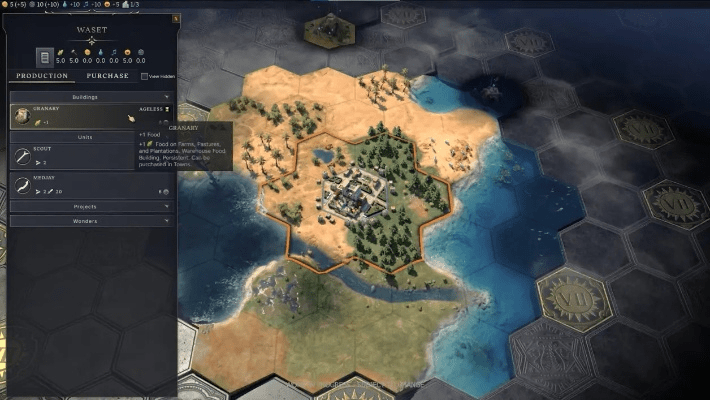
Task: Open the city details document icon
Action: point(44,57)
